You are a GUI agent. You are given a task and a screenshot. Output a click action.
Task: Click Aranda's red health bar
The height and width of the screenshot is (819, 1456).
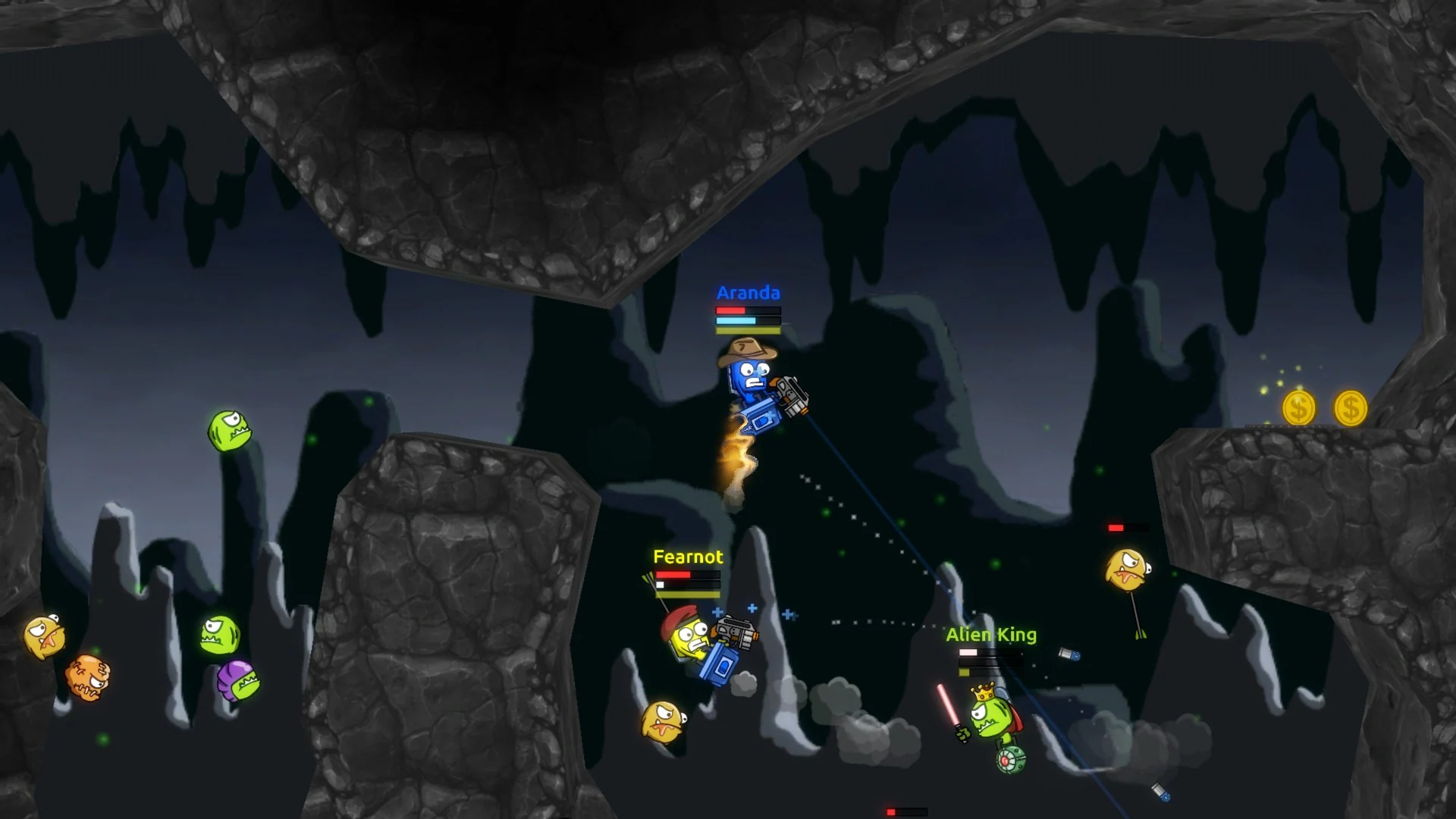click(x=732, y=311)
